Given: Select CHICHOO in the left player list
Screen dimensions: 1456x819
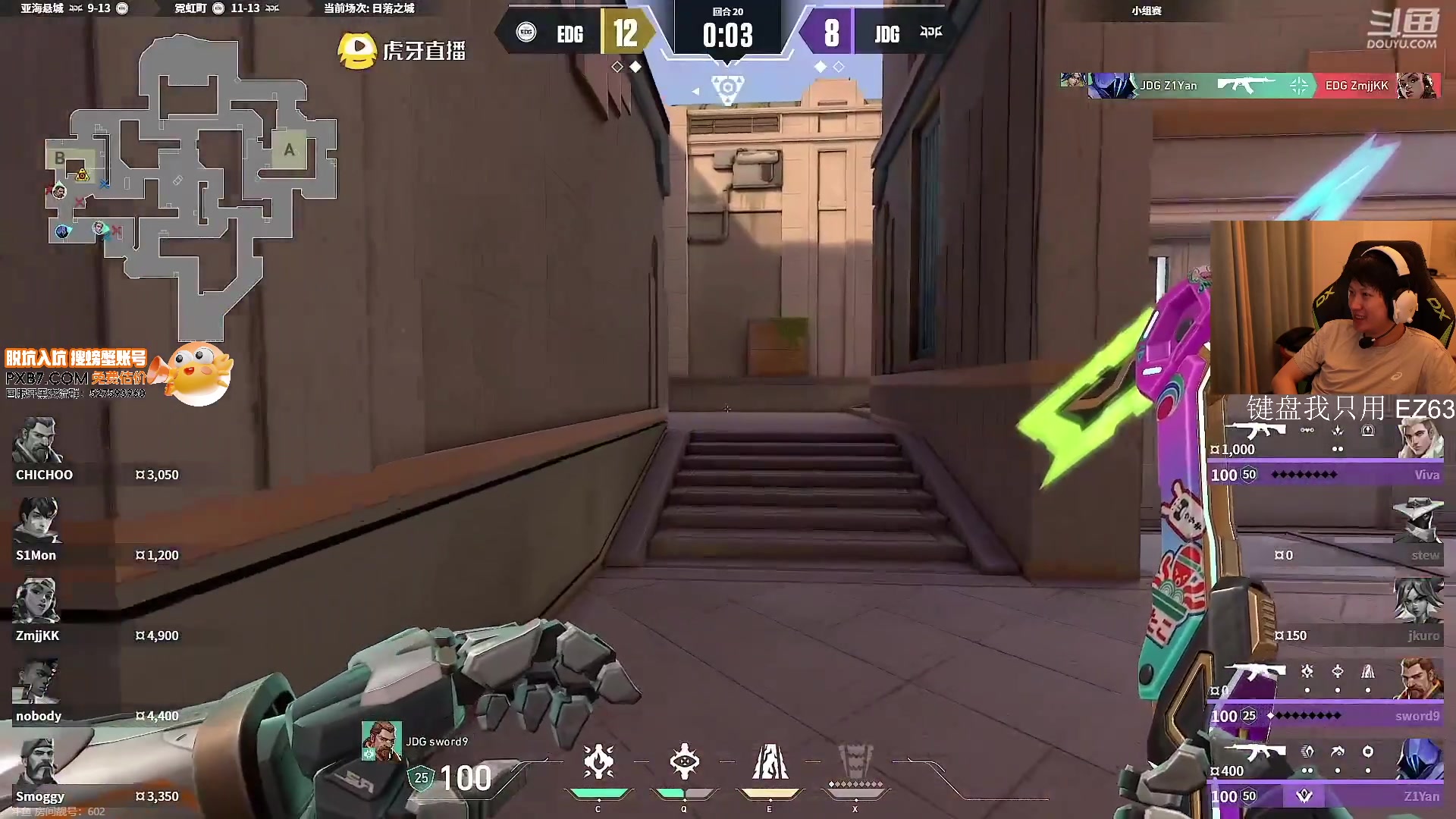Looking at the screenshot, I should pos(95,453).
